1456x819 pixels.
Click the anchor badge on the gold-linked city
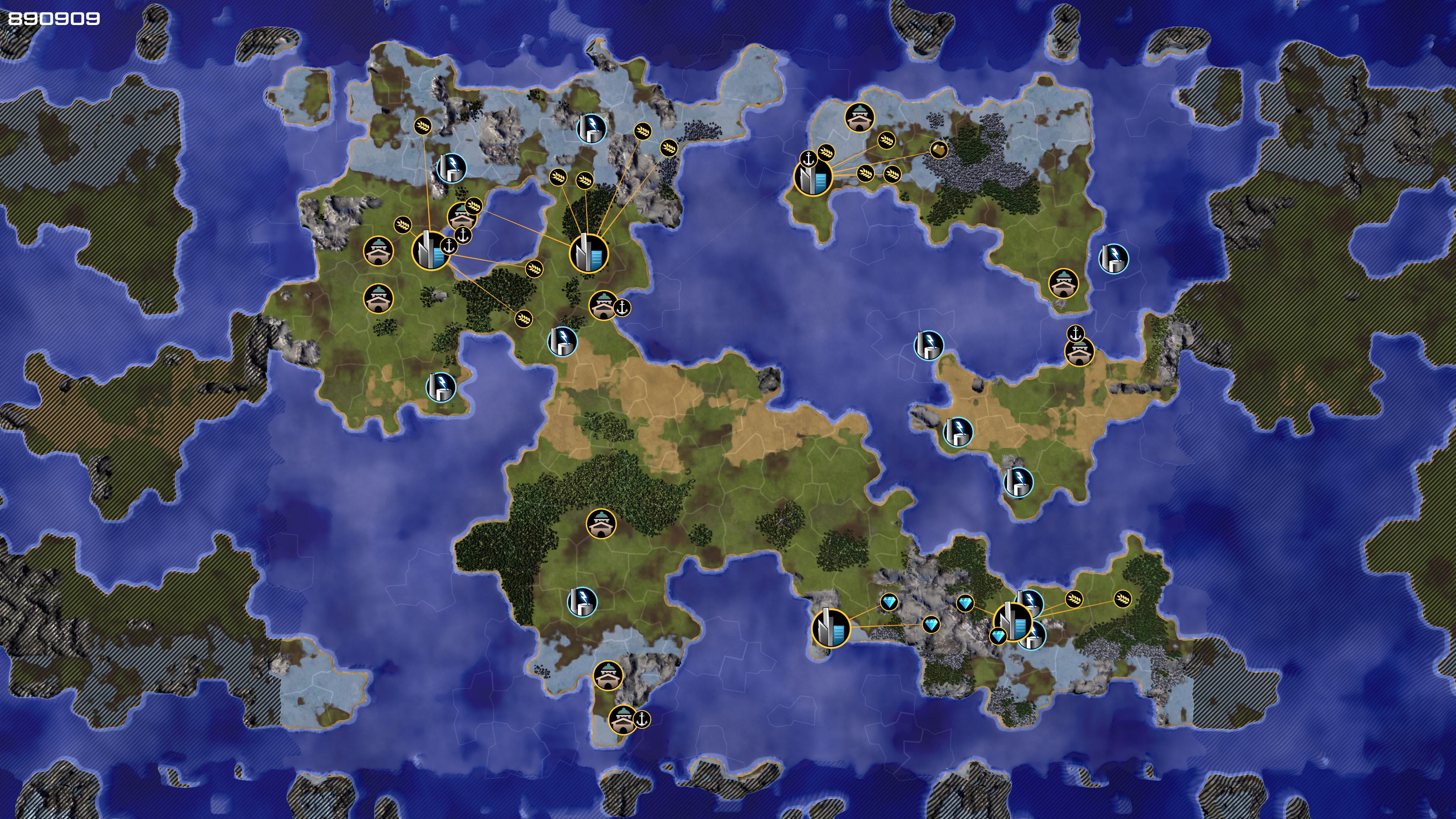809,159
